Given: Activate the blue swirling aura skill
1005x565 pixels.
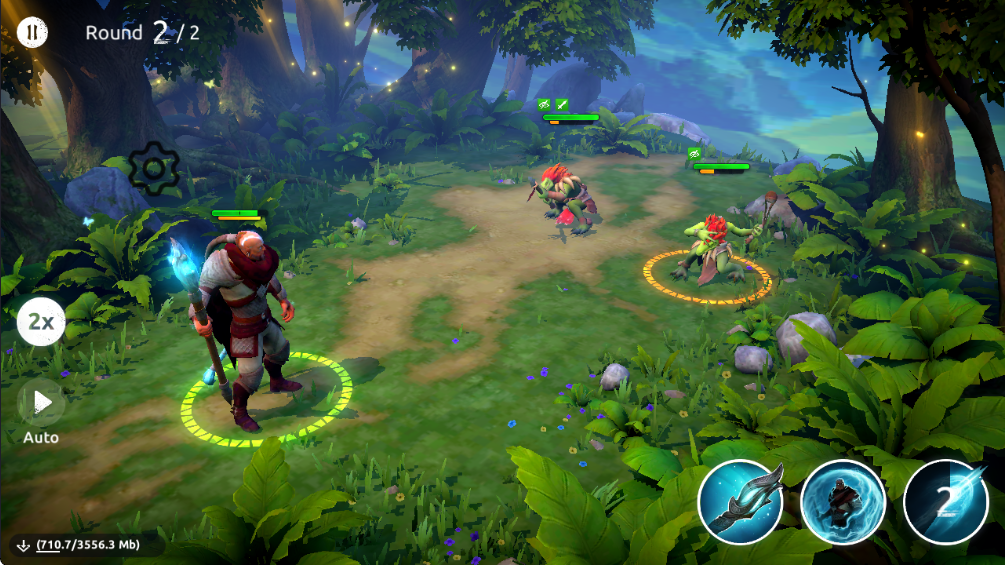Looking at the screenshot, I should [x=843, y=501].
